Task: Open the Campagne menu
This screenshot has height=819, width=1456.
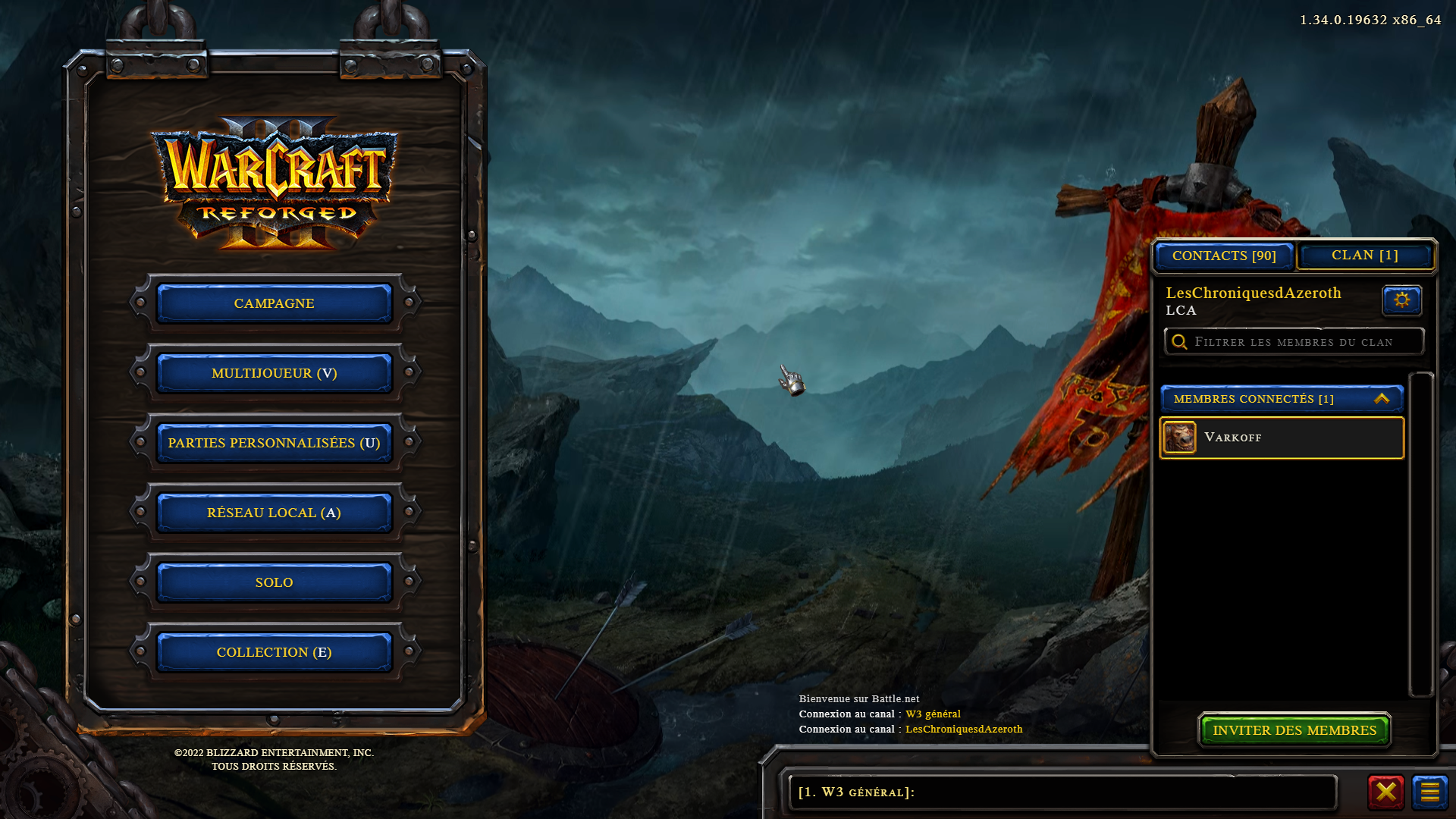Action: click(274, 303)
